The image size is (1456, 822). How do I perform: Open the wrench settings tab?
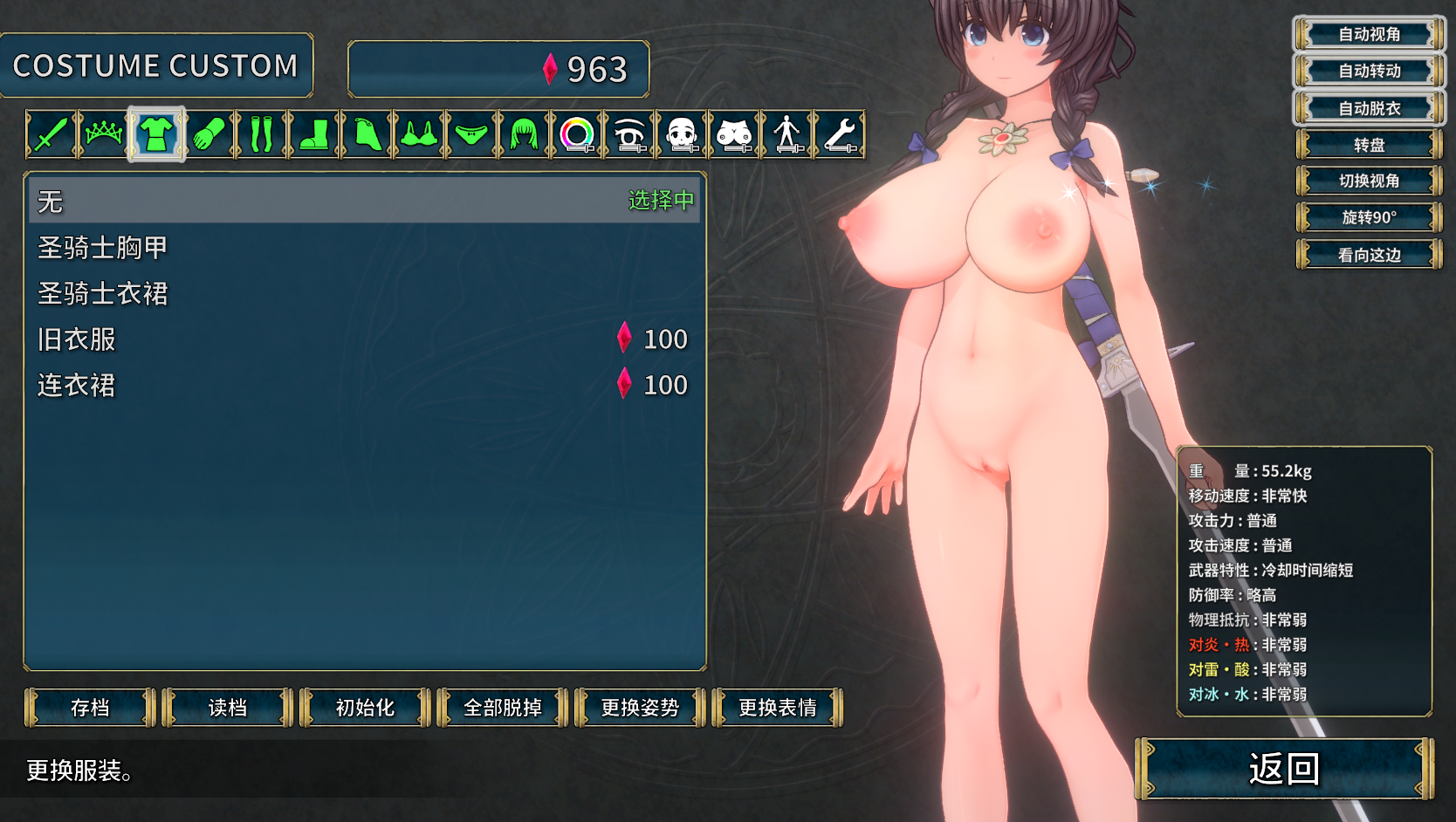coord(840,134)
